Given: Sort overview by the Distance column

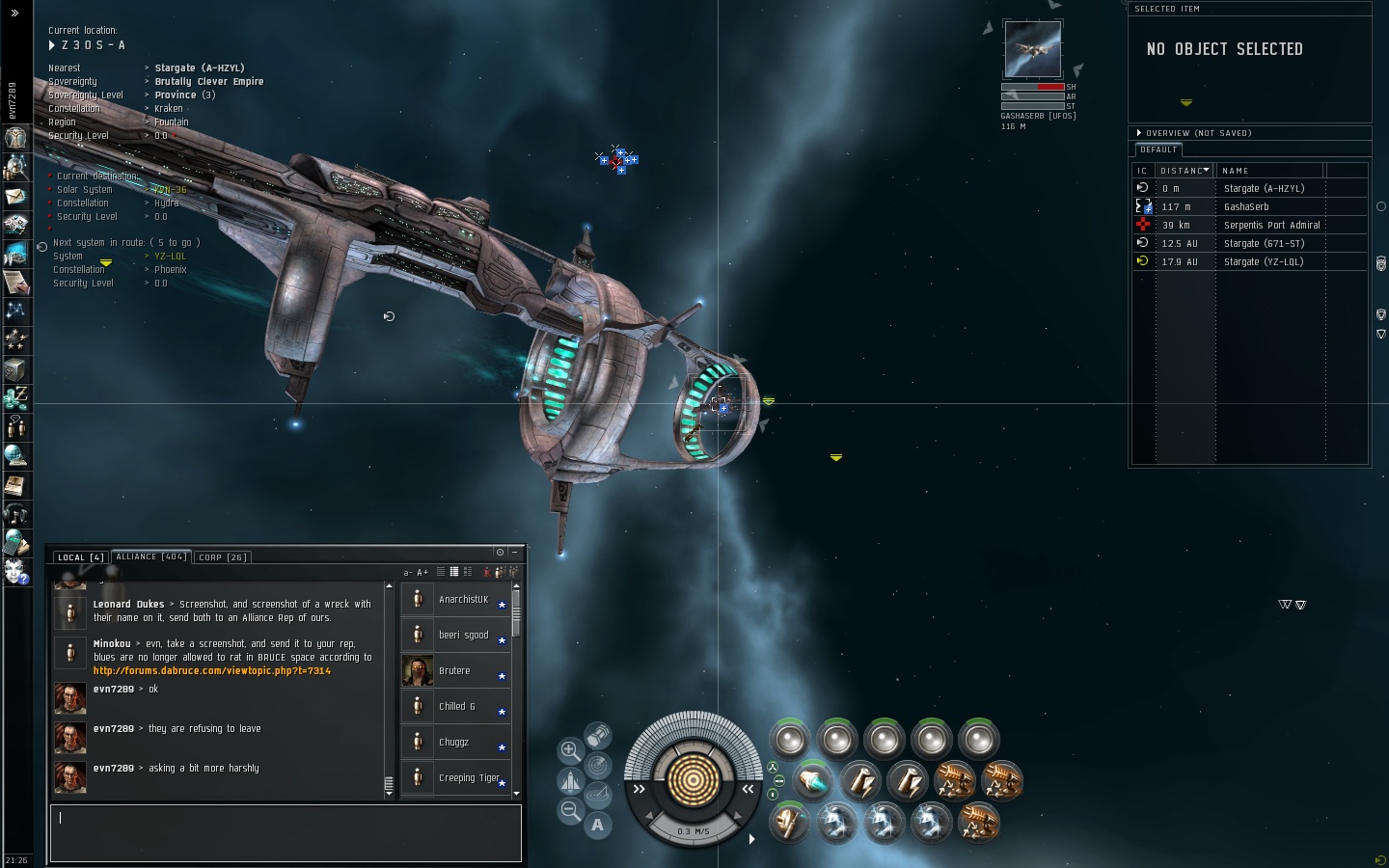Looking at the screenshot, I should pos(1184,171).
